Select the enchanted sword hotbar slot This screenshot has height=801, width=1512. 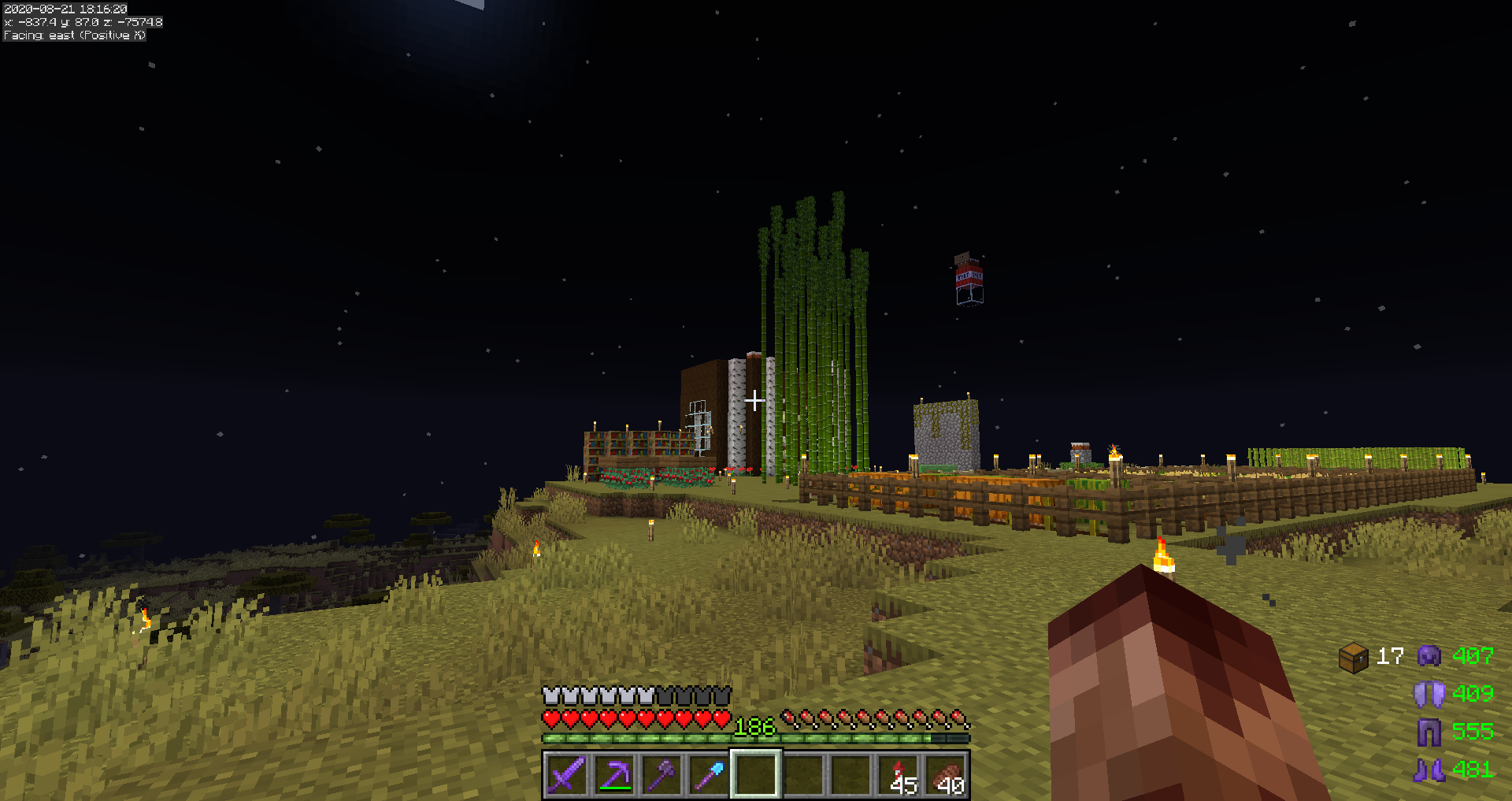[x=566, y=775]
